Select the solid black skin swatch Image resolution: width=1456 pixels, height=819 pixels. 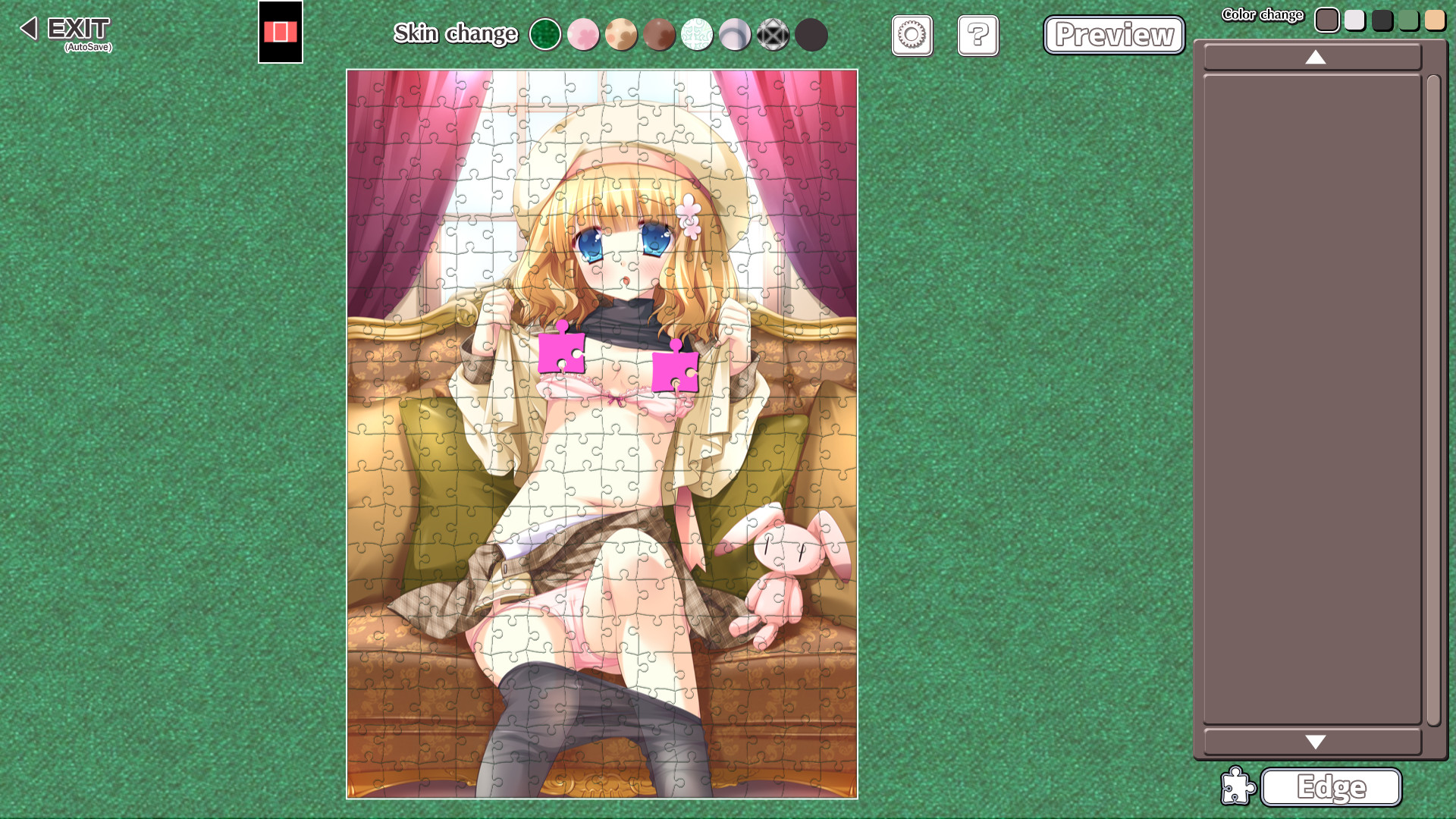pos(811,35)
